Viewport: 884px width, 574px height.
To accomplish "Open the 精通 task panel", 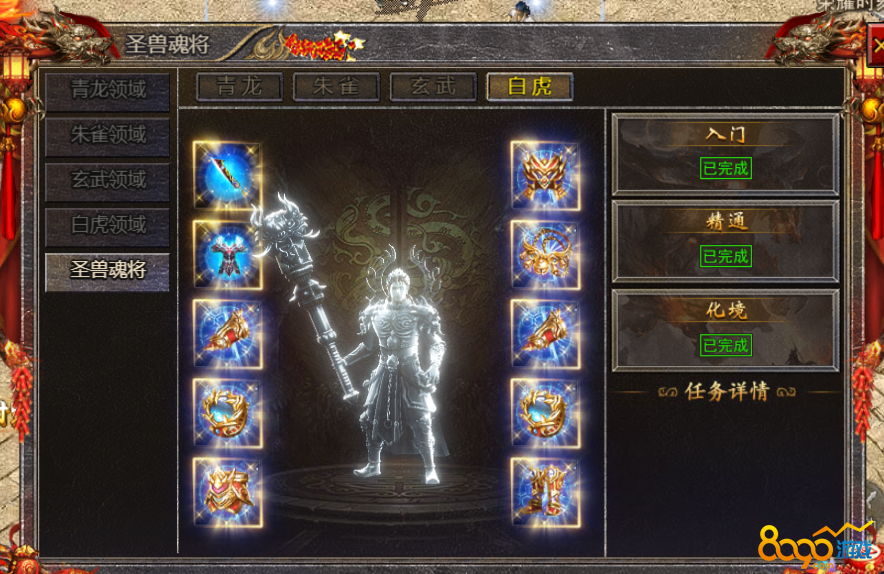I will click(x=725, y=240).
